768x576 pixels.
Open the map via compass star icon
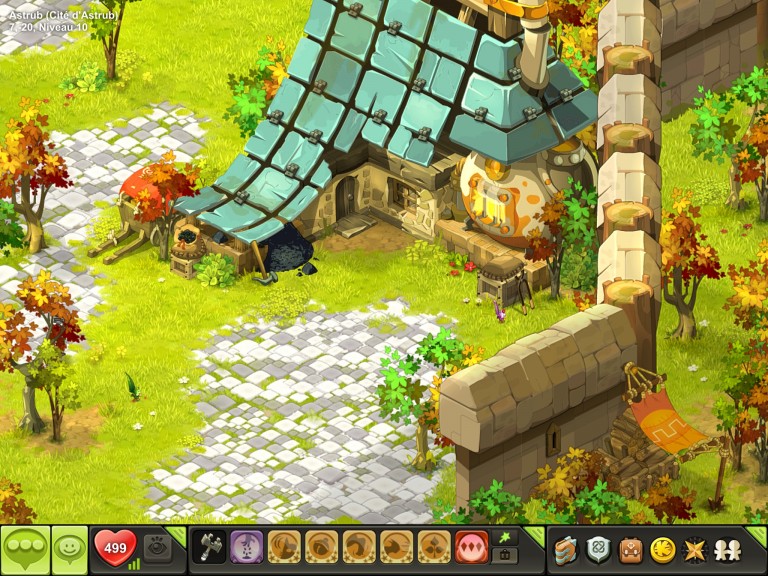692,549
